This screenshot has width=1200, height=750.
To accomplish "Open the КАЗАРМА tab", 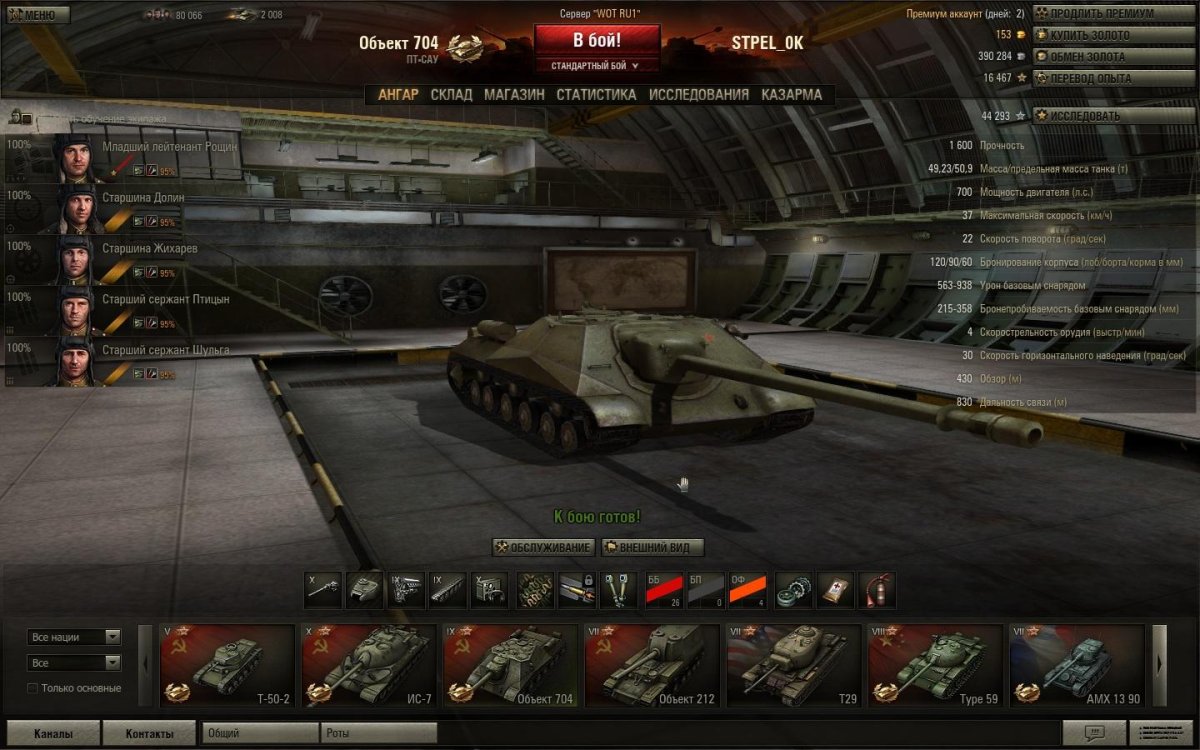I will (x=791, y=95).
